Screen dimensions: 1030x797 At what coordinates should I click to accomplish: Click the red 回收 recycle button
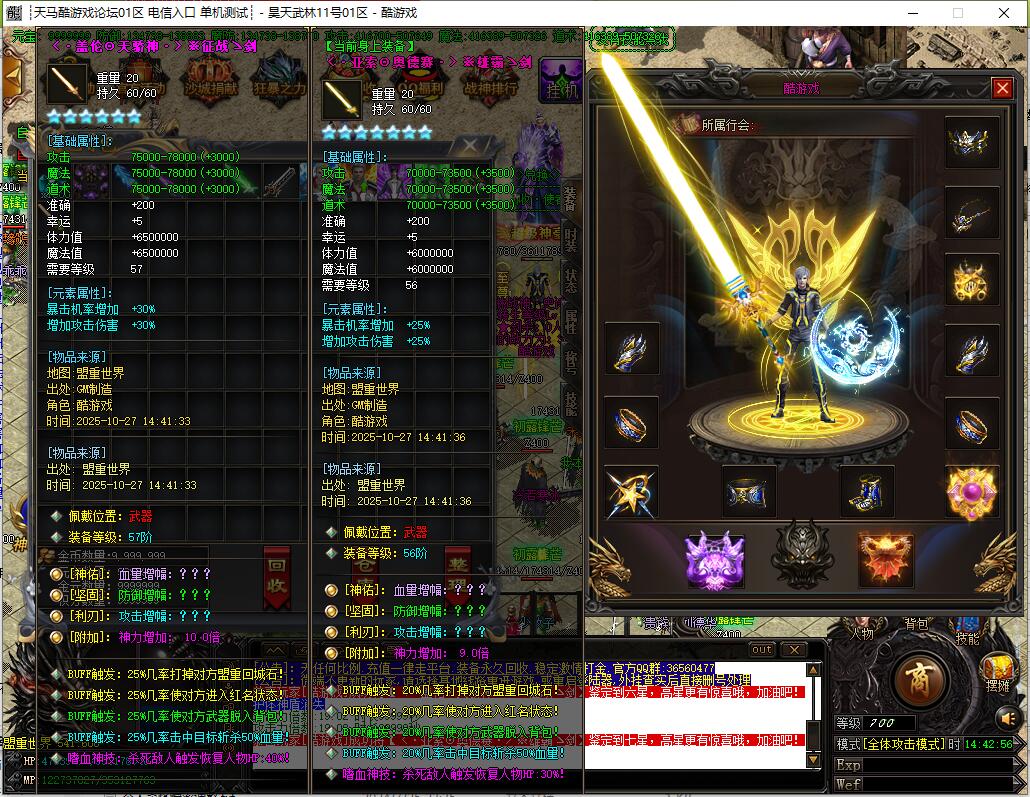coord(277,577)
